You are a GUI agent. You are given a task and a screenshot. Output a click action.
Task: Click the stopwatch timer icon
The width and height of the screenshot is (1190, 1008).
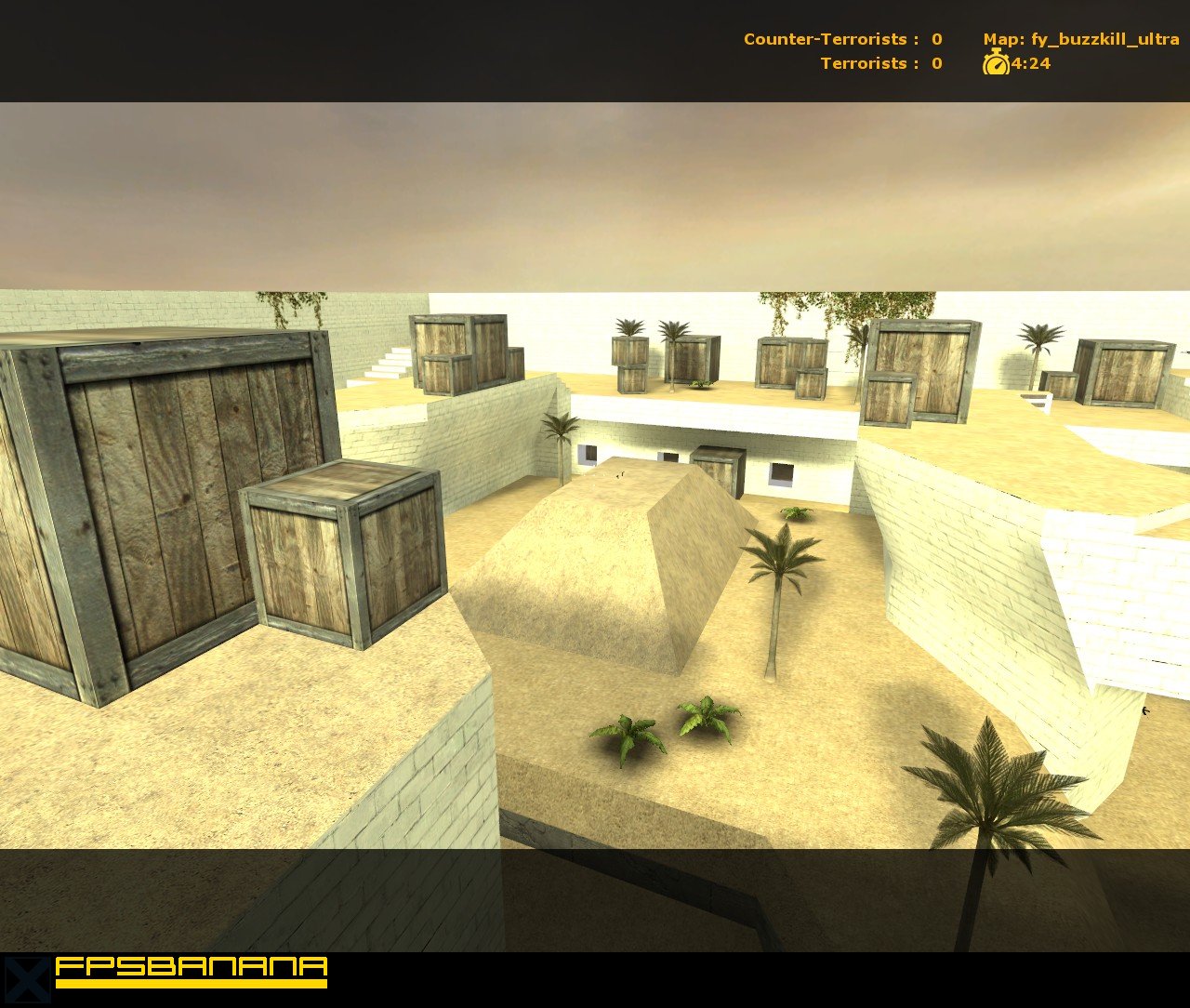995,65
